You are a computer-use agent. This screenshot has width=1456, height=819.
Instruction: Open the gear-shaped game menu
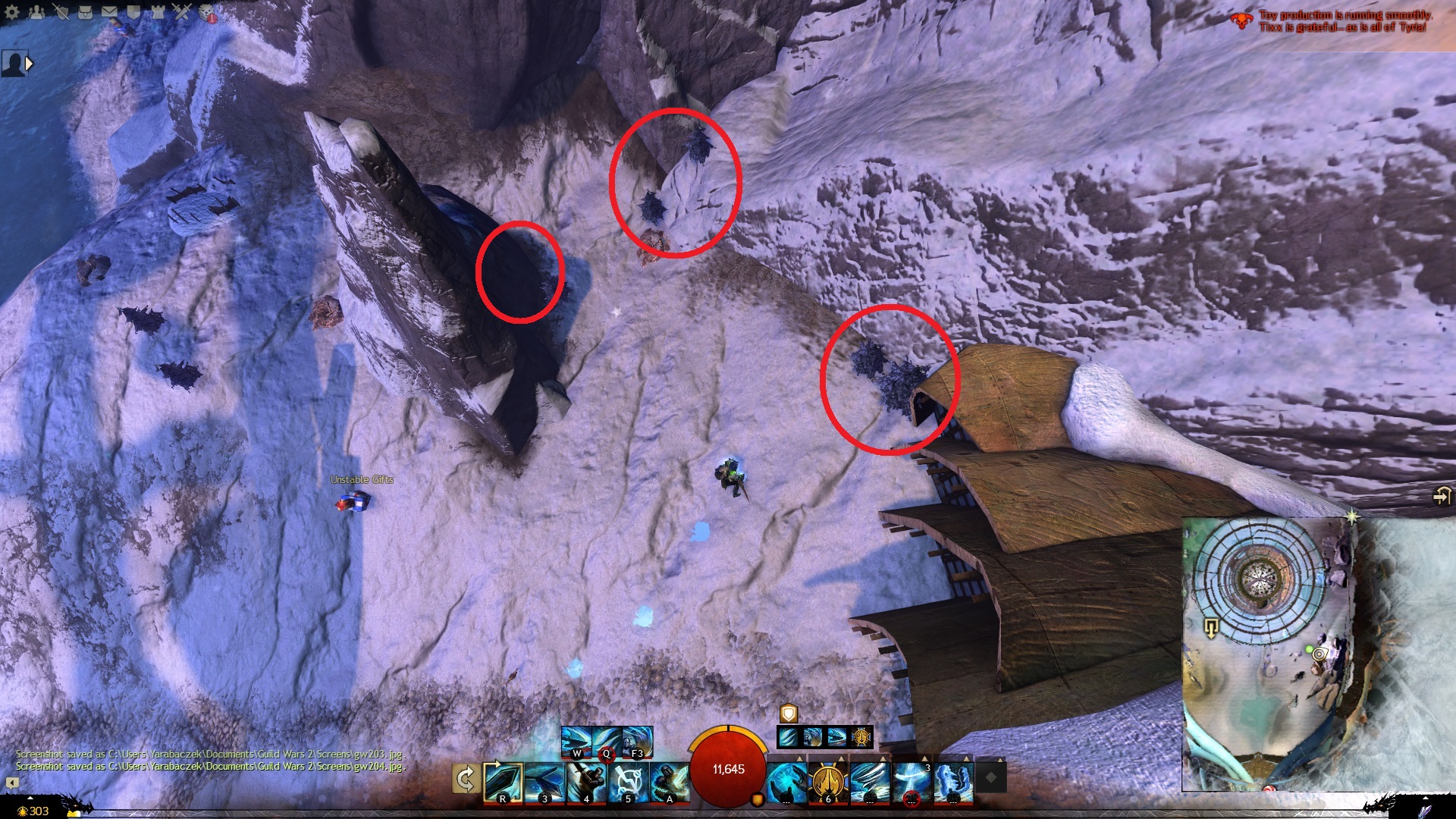[12, 11]
